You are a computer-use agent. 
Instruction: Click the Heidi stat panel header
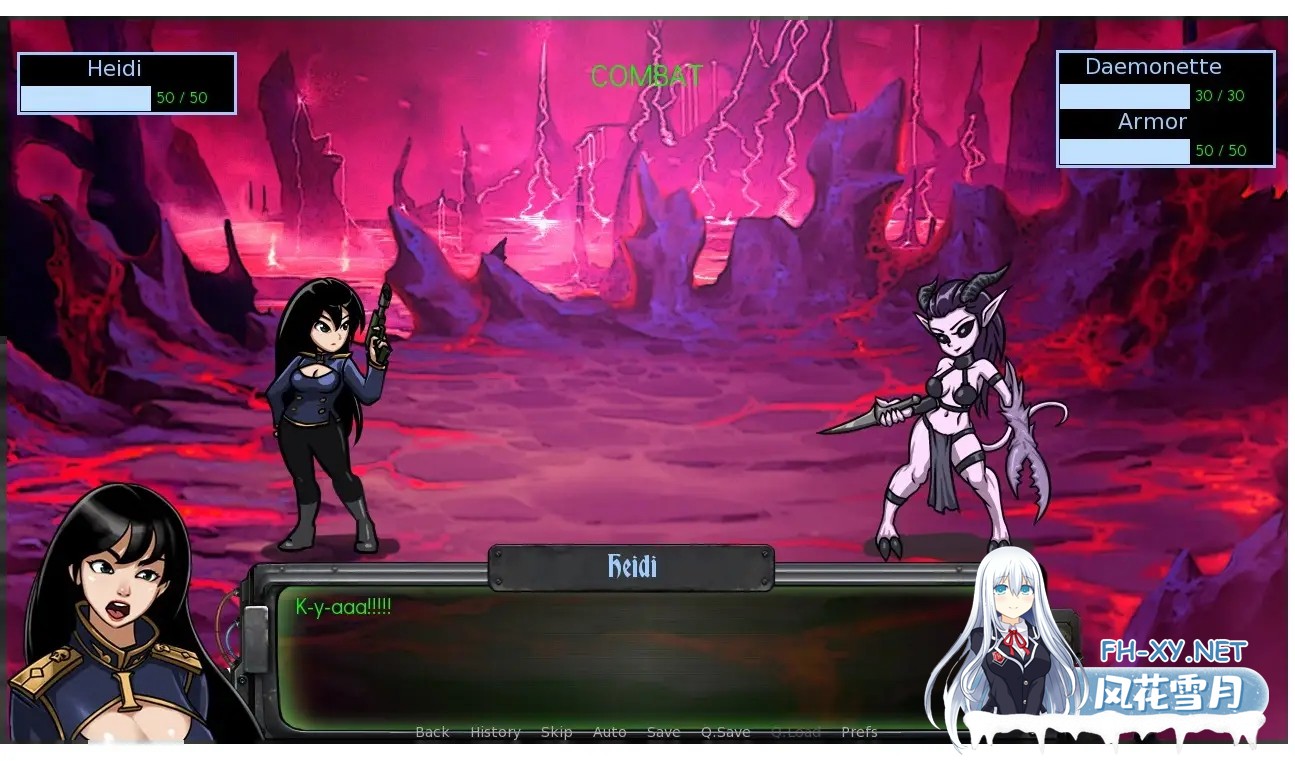[116, 68]
